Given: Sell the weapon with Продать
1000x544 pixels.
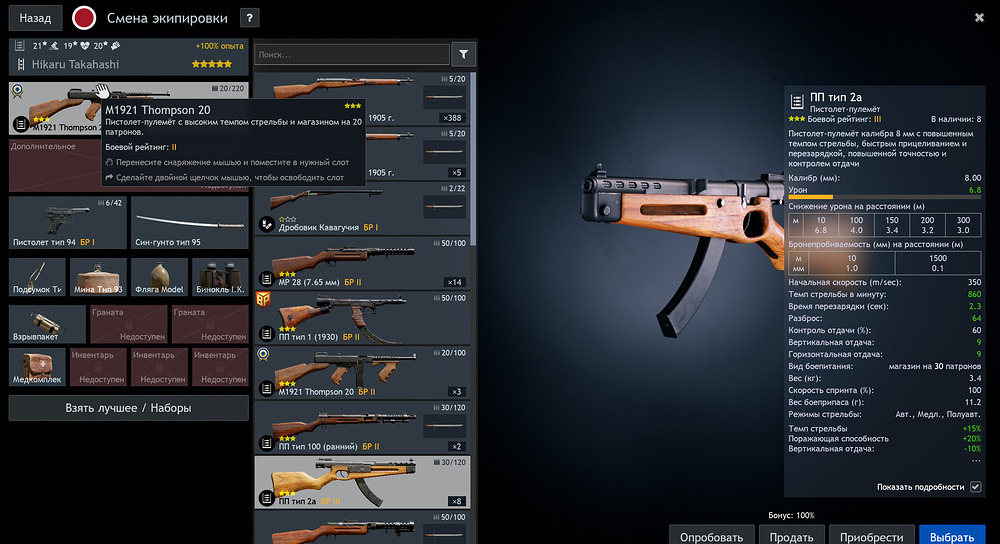Looking at the screenshot, I should [x=792, y=536].
